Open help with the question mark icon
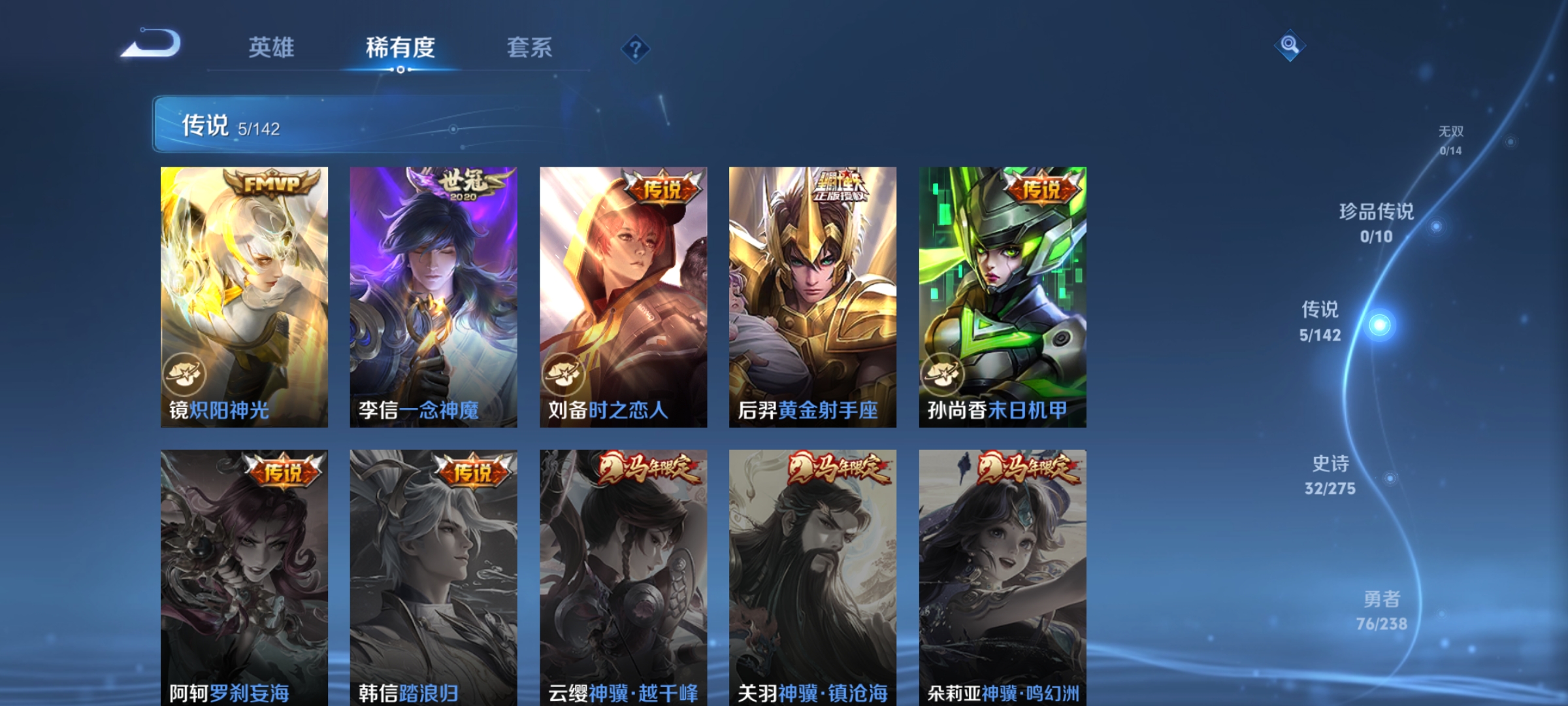The width and height of the screenshot is (1568, 706). pos(637,50)
